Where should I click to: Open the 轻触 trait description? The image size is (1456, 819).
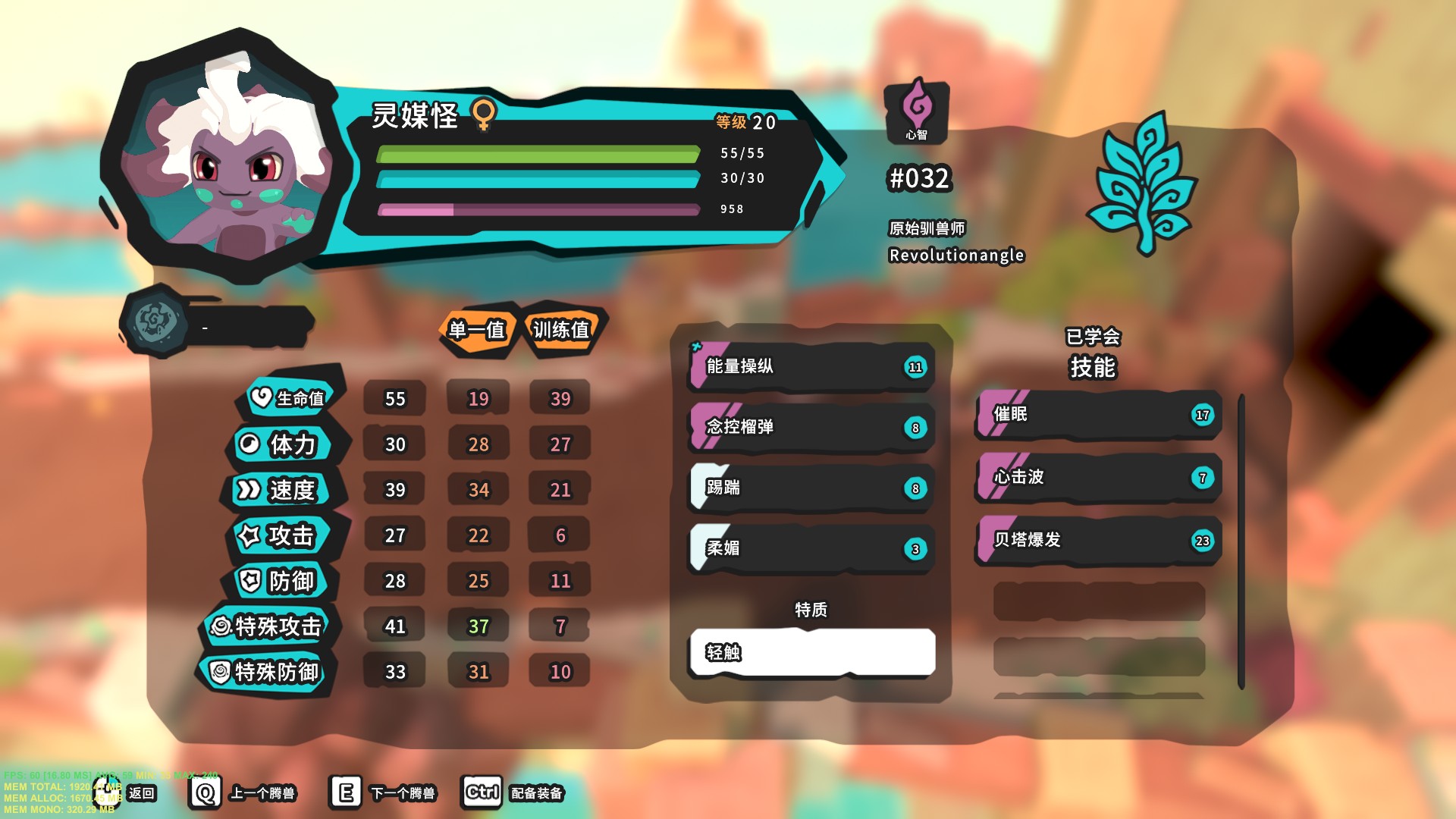point(811,652)
